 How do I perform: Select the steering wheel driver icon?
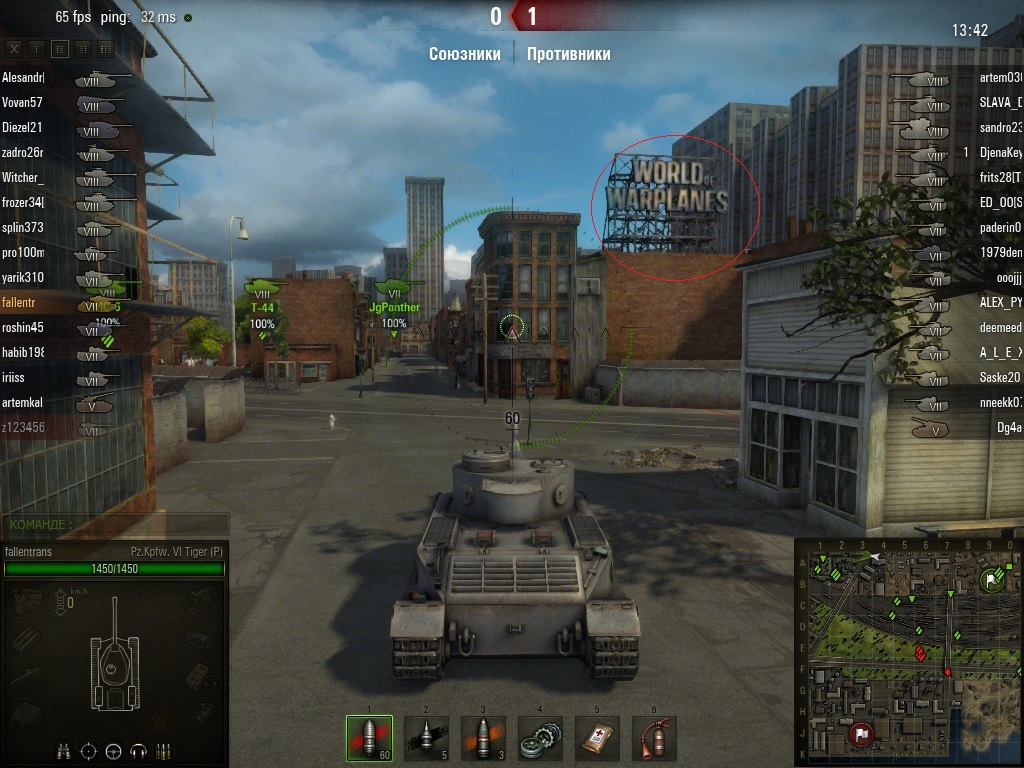click(114, 750)
